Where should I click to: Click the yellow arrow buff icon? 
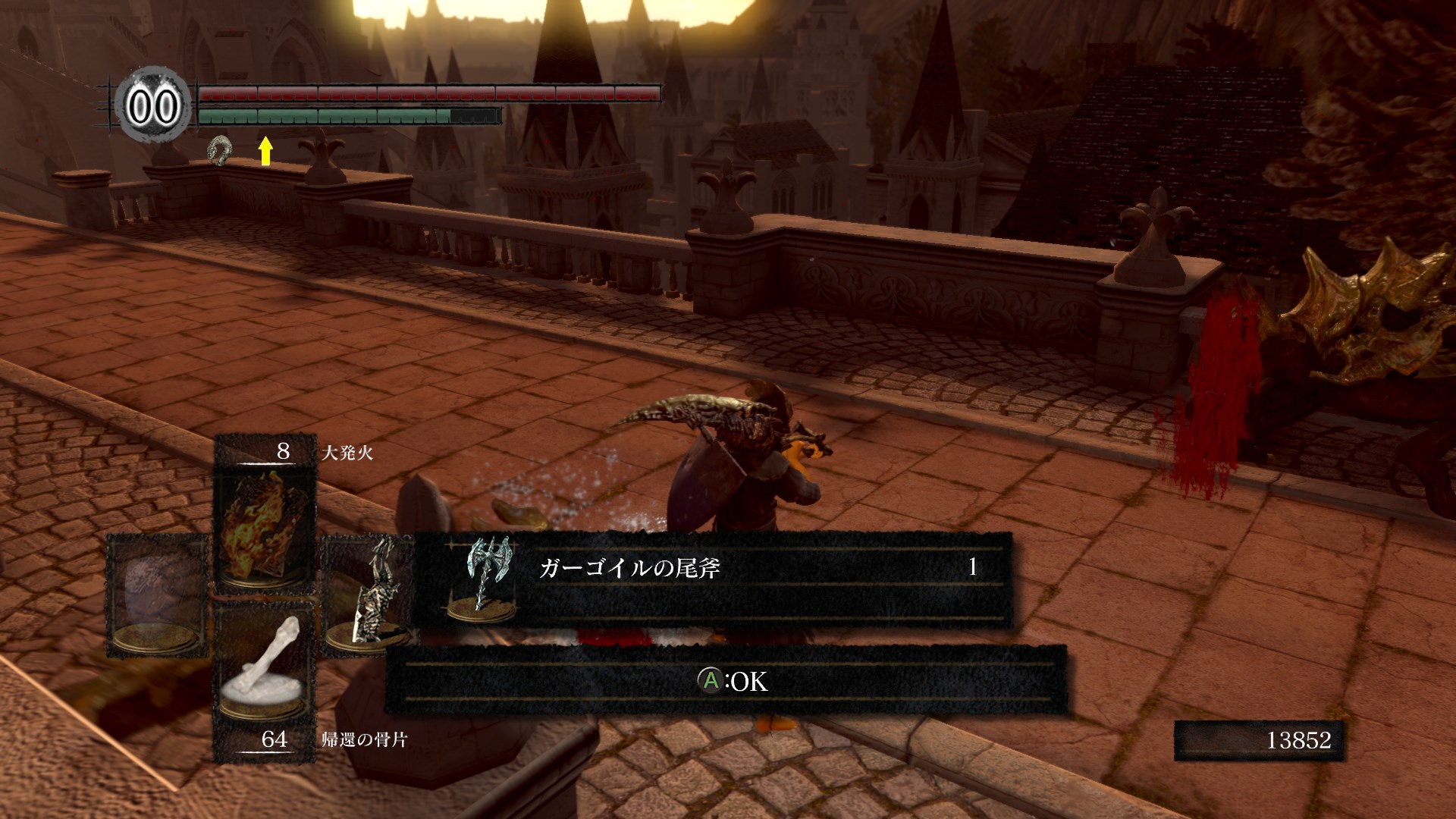[265, 150]
